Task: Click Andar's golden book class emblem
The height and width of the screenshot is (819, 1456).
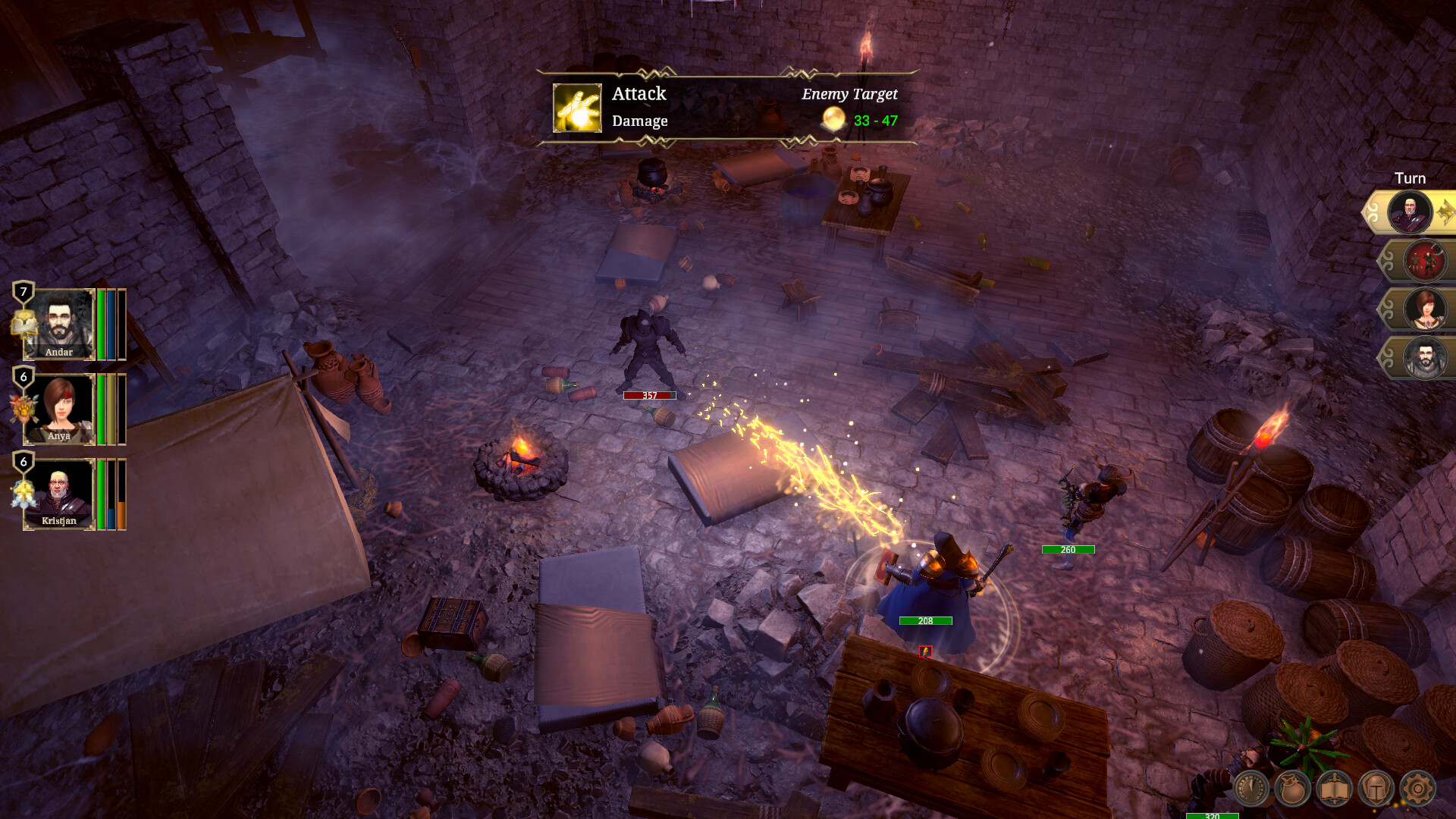Action: [x=24, y=325]
